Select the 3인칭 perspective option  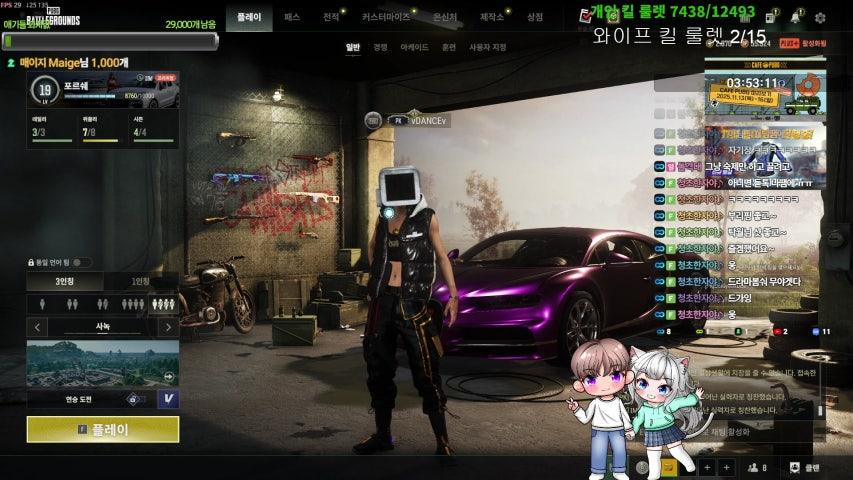(x=65, y=282)
